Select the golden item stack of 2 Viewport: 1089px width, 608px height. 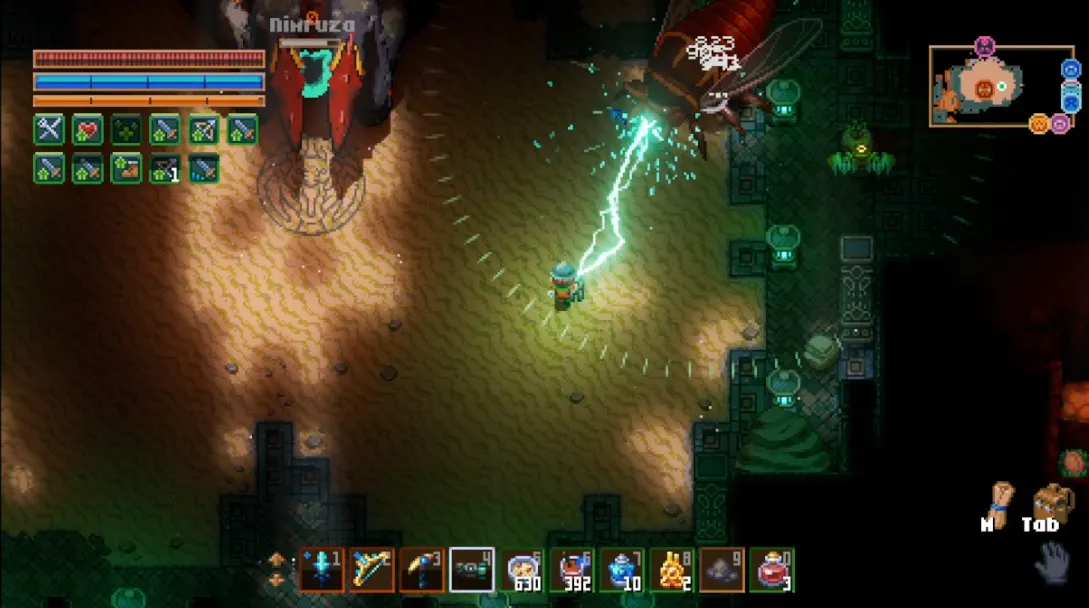[672, 570]
